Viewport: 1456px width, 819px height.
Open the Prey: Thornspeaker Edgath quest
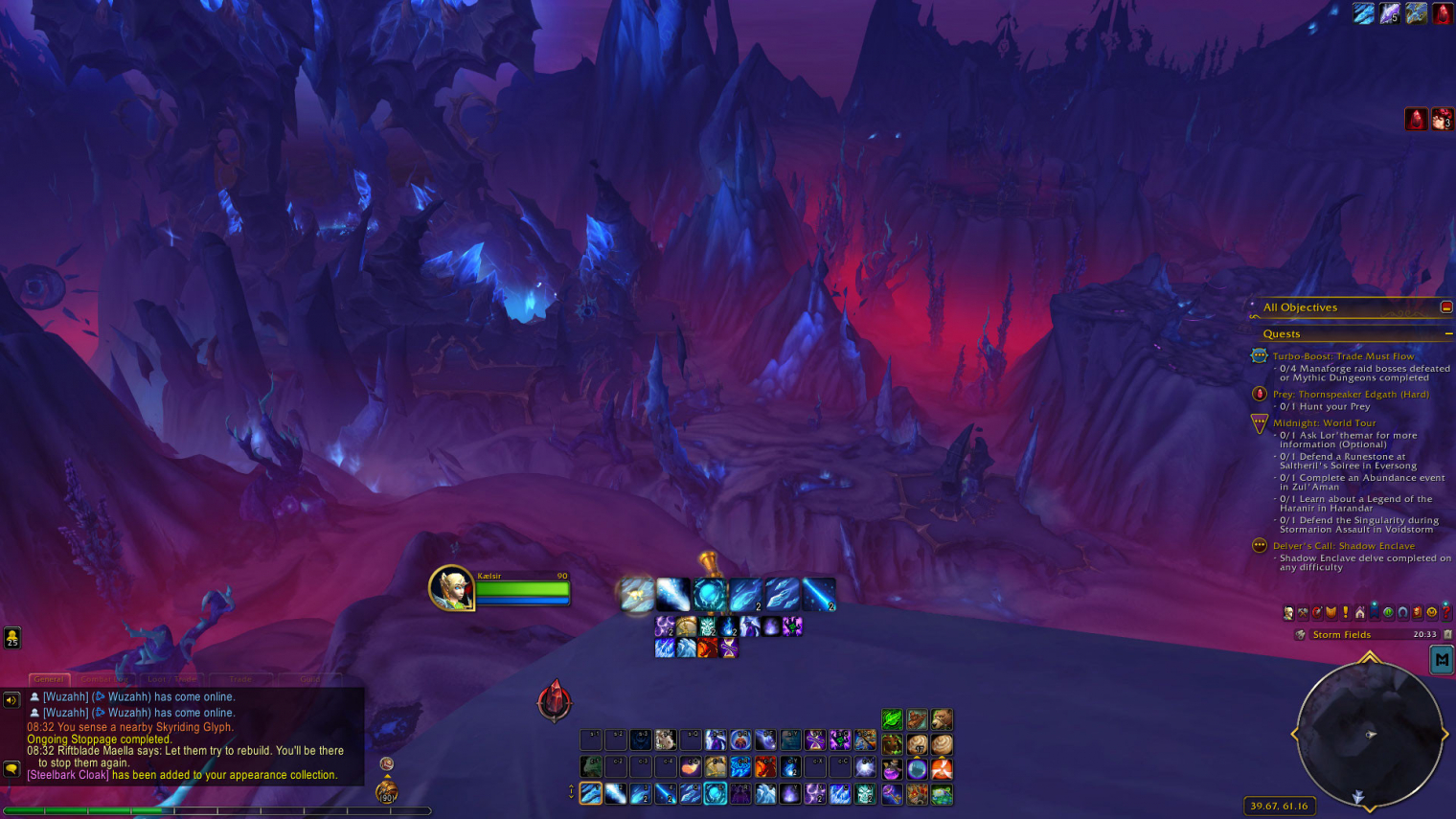click(1351, 395)
